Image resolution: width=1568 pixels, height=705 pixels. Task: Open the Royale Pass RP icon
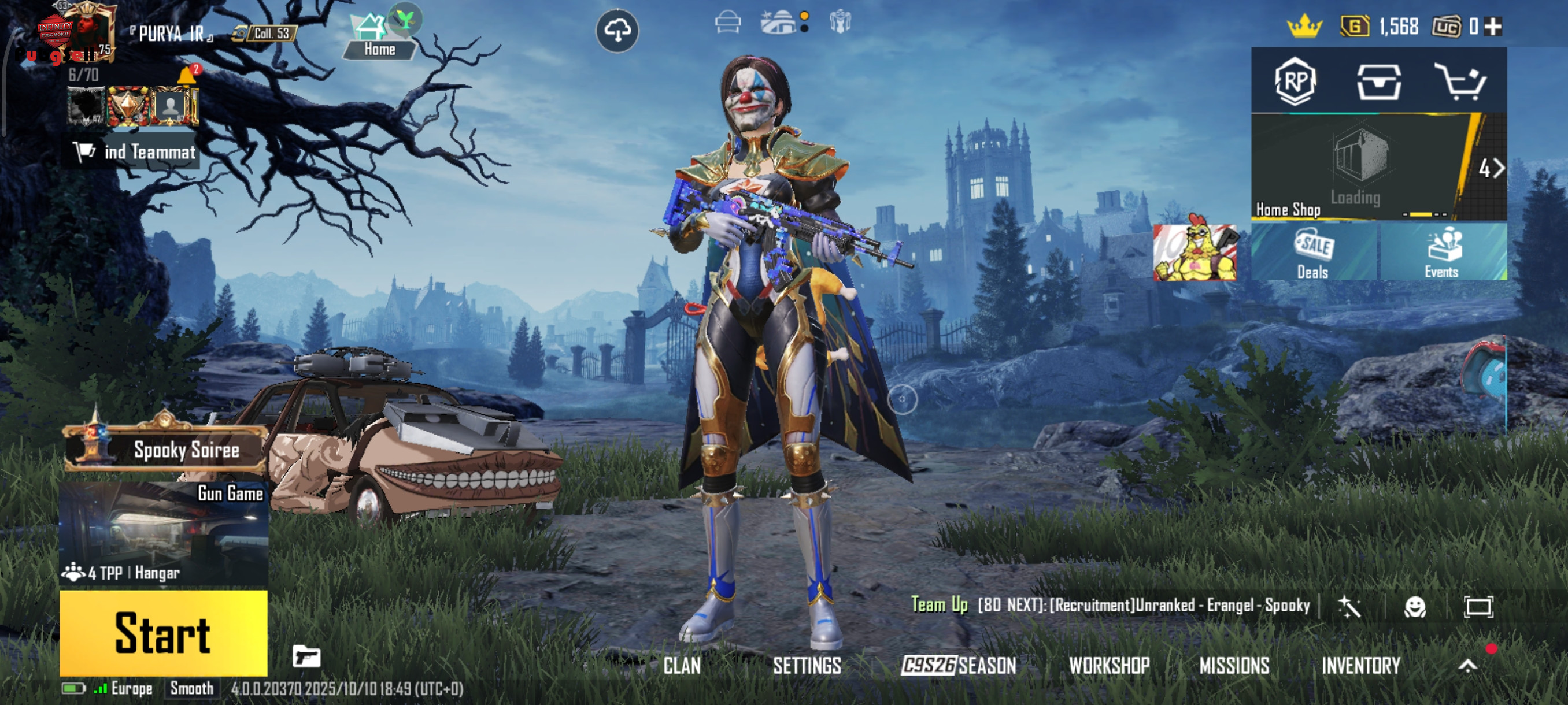(x=1295, y=81)
